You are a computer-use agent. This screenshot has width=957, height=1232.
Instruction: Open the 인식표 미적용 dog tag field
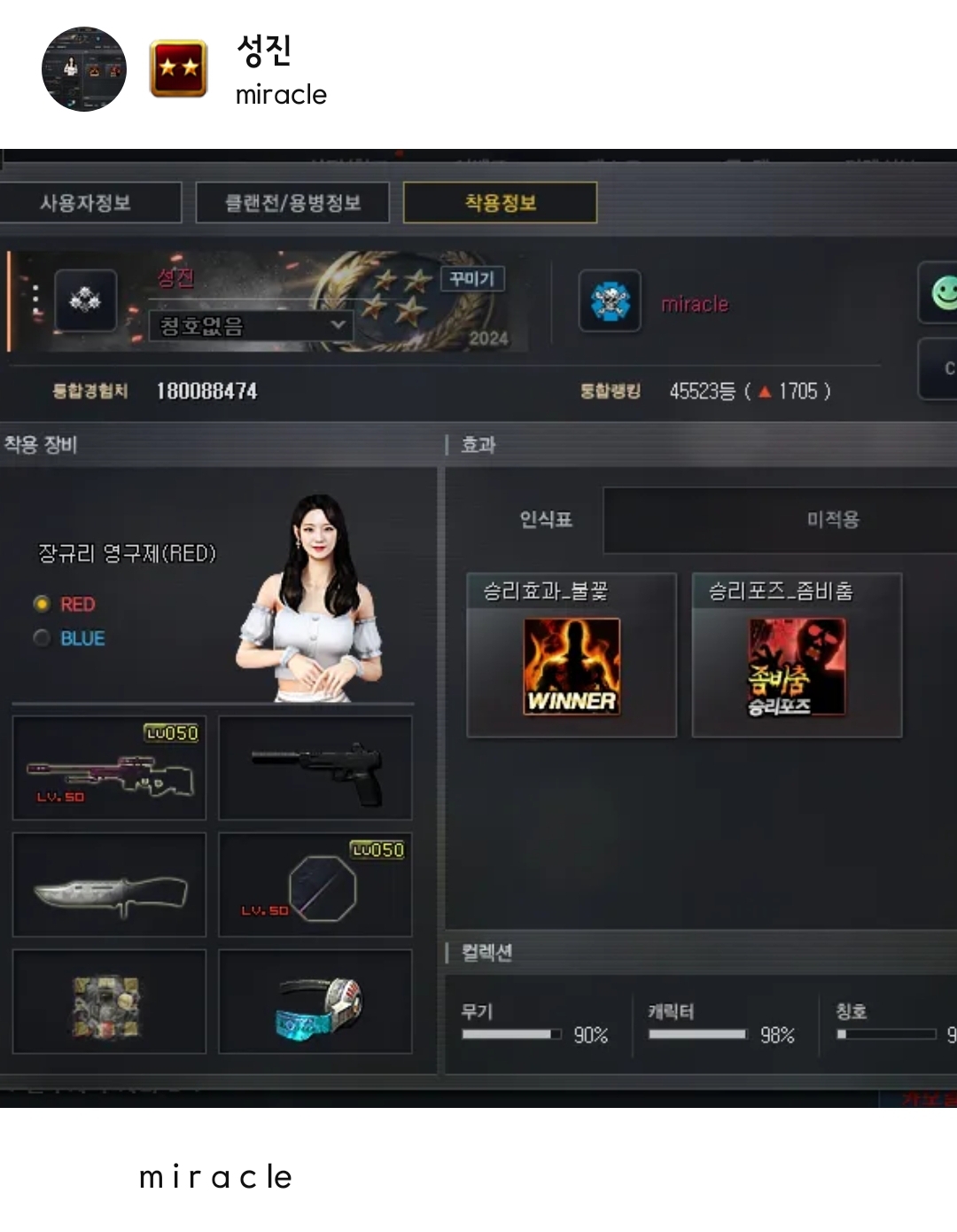[x=780, y=519]
